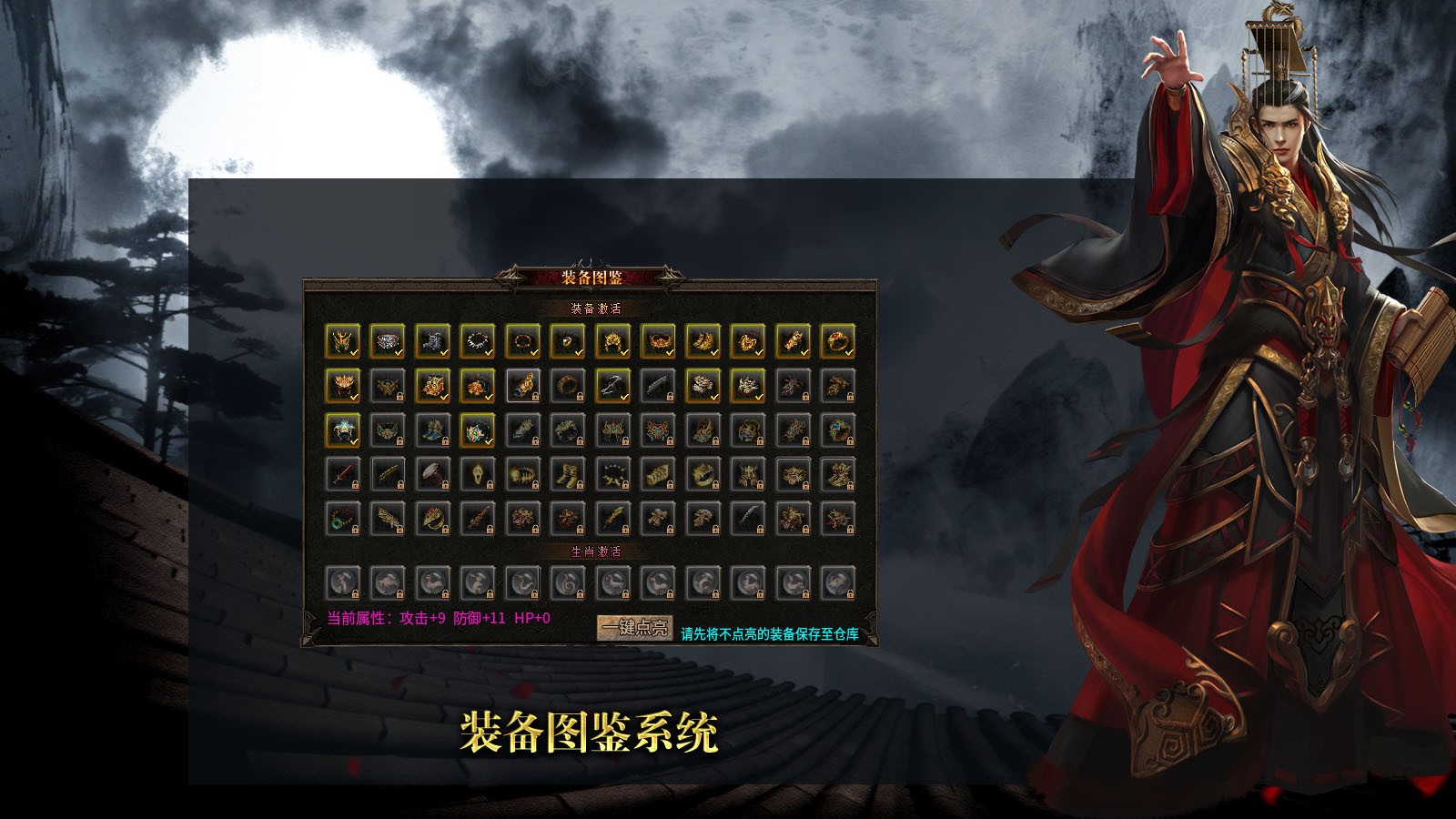Click the first zodiac animal icon under 生肖激活
The height and width of the screenshot is (819, 1456).
pyautogui.click(x=343, y=582)
